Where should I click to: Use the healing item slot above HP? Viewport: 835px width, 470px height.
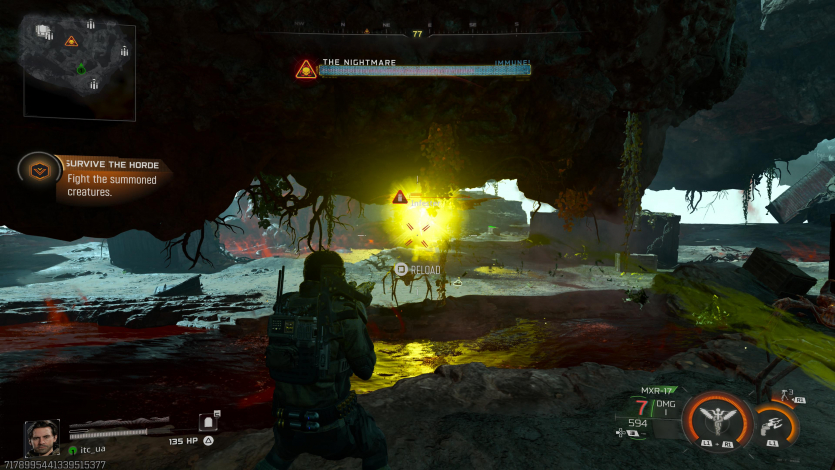point(209,422)
